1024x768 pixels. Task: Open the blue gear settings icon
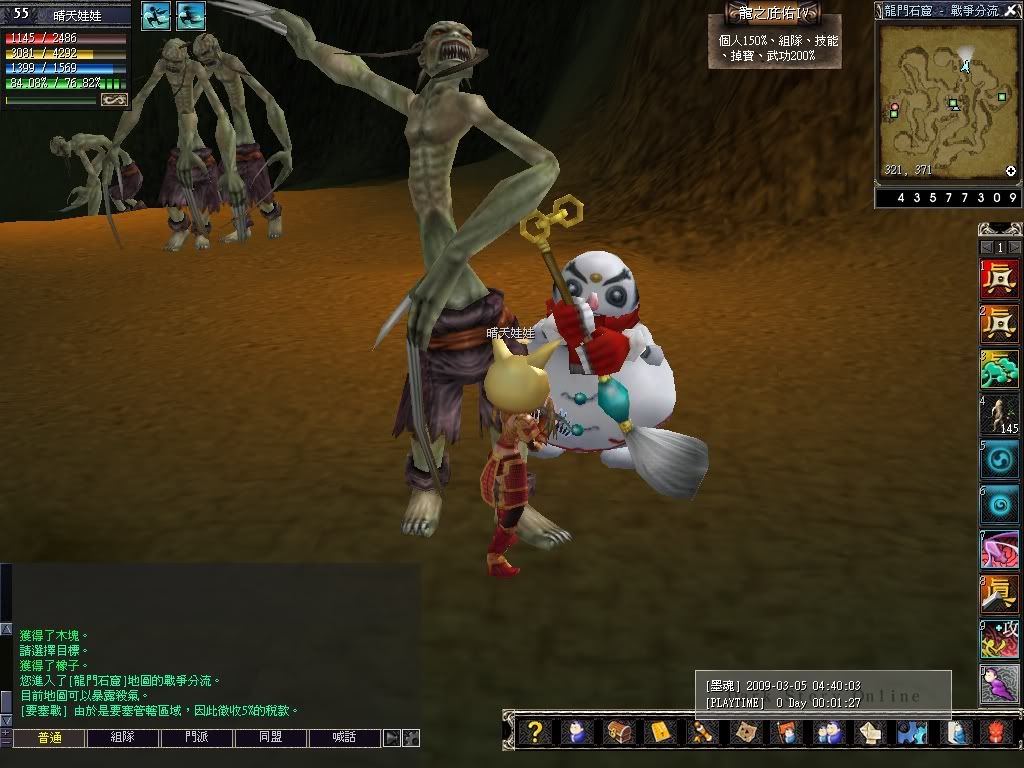[910, 732]
